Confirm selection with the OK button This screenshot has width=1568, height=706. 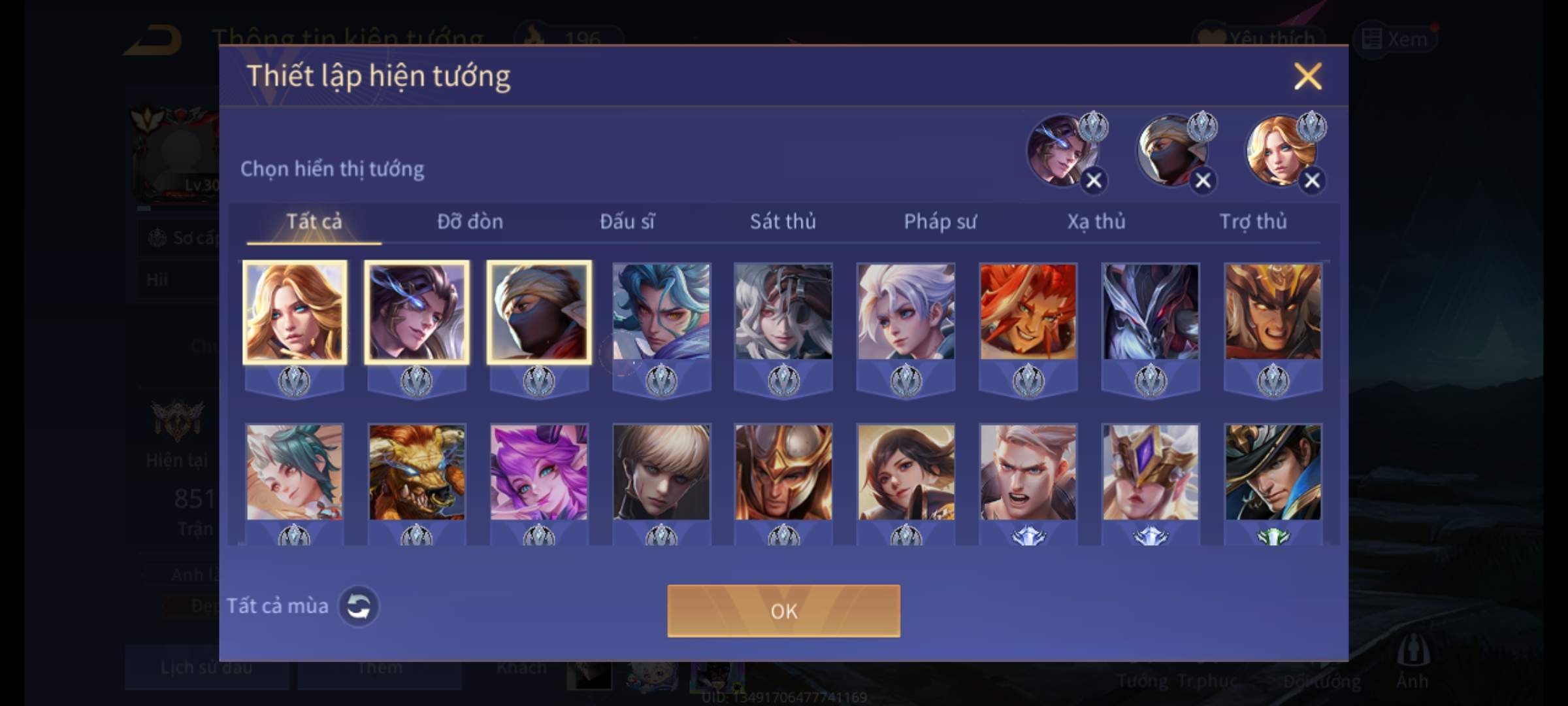tap(783, 611)
